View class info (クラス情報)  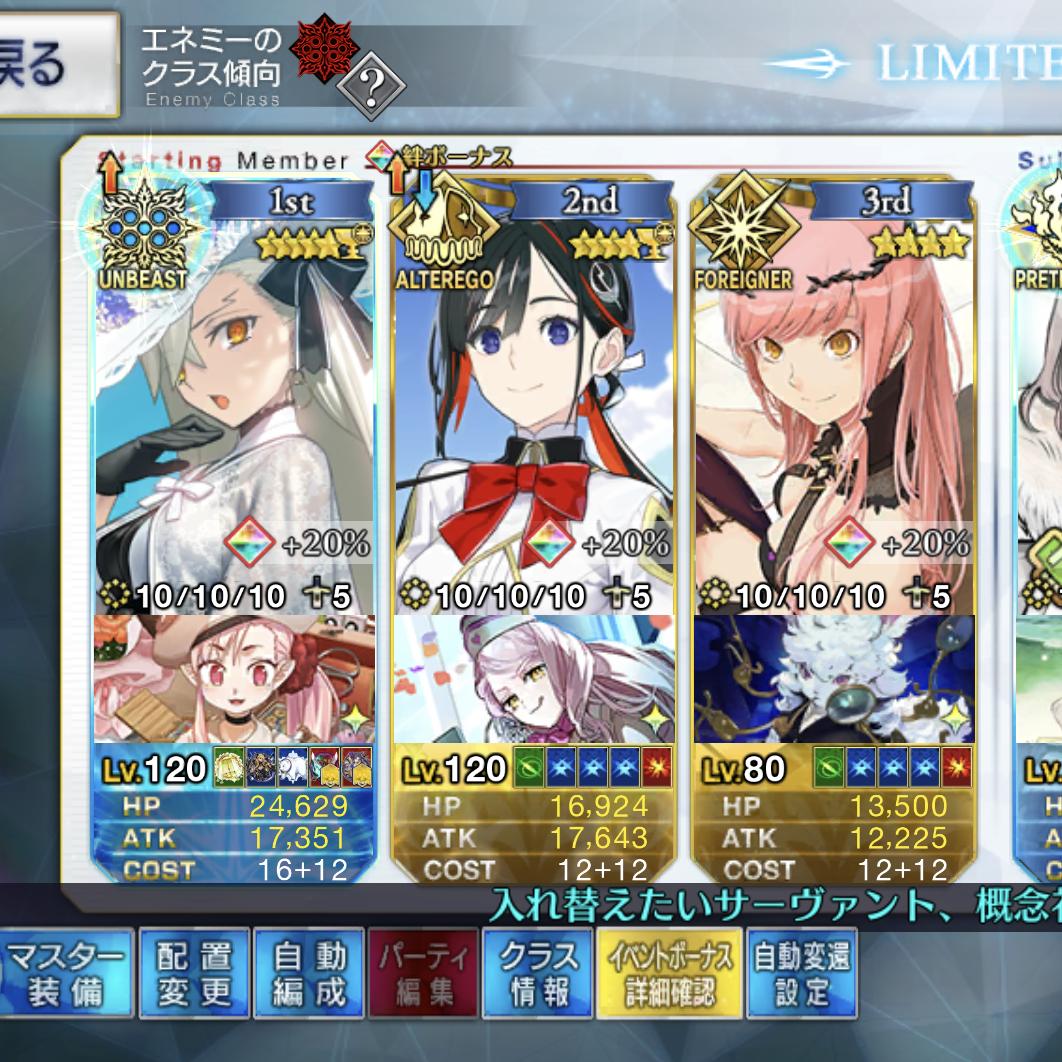coord(538,973)
